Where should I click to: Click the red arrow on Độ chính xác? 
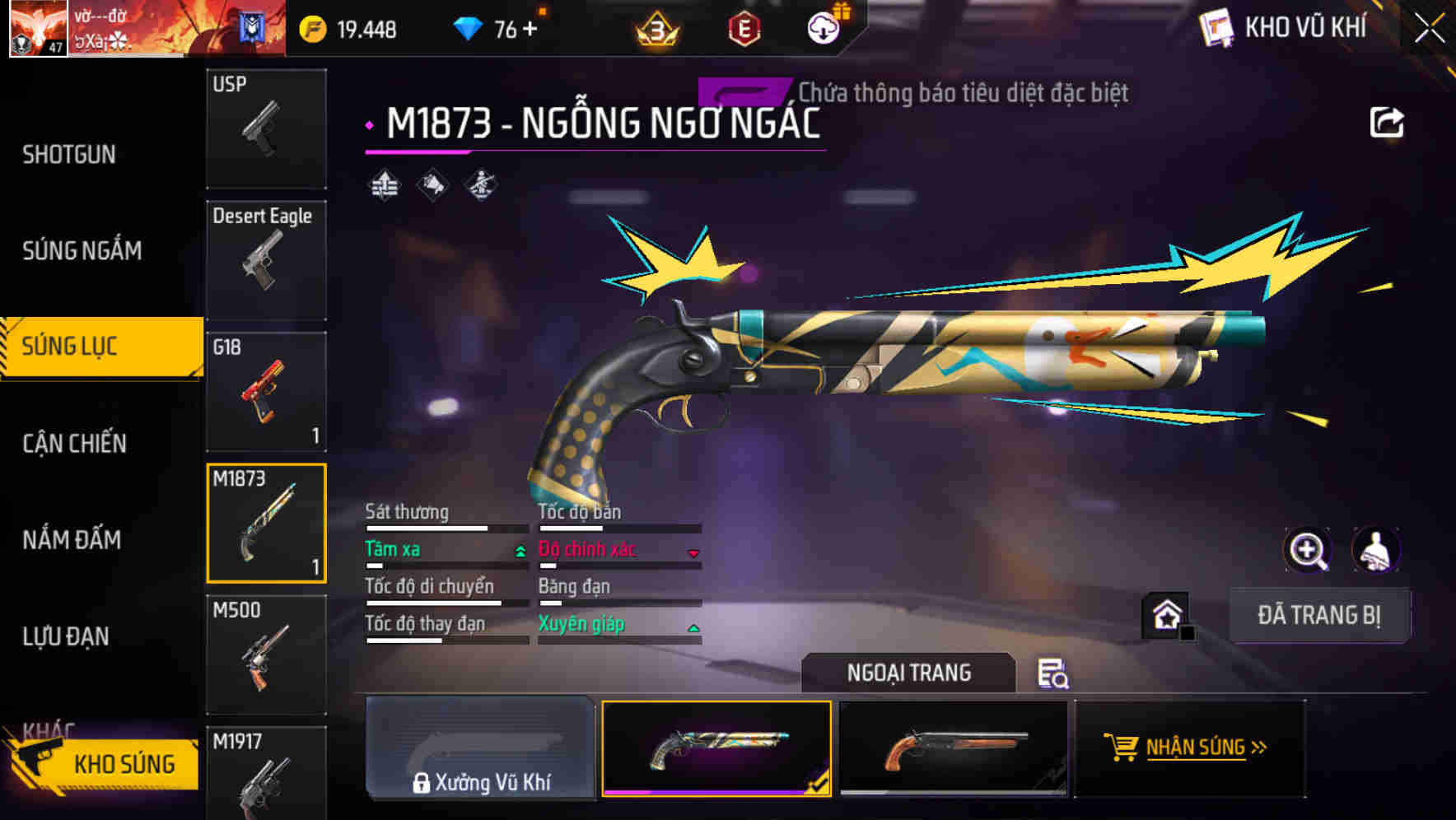(x=694, y=552)
